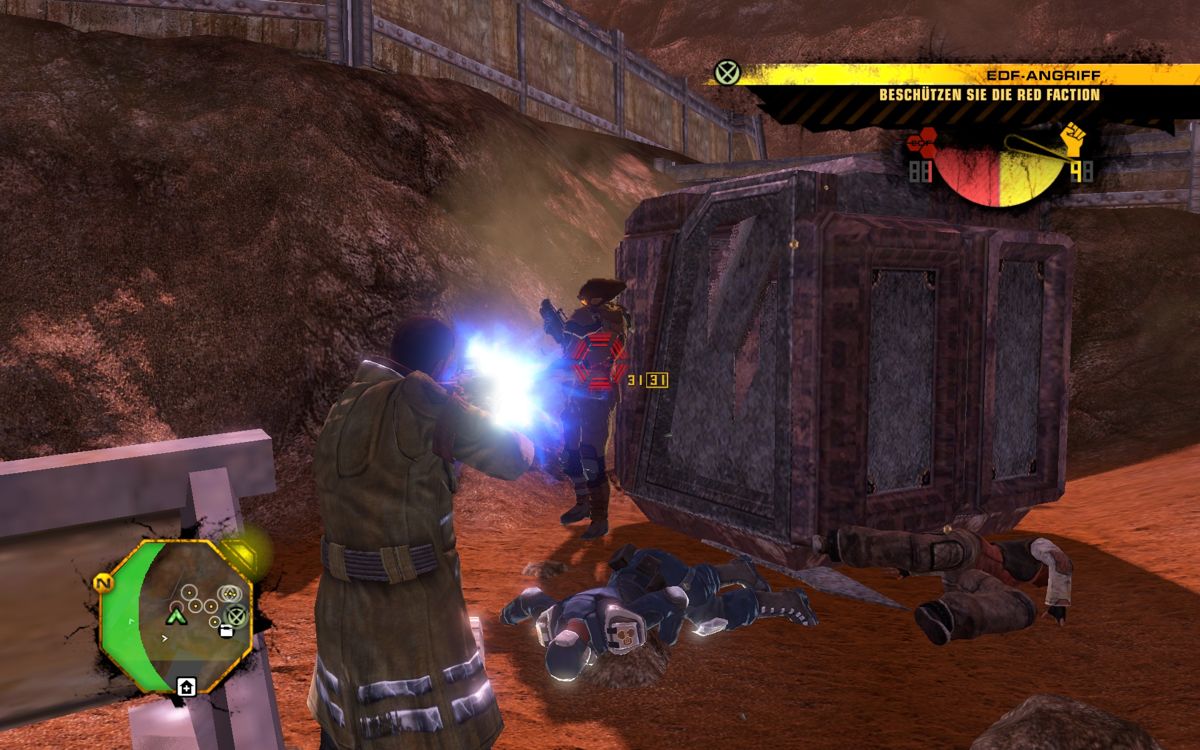Screen dimensions: 1200x750
Task: Click the yellow Red Faction fist emblem
Action: 1075,139
